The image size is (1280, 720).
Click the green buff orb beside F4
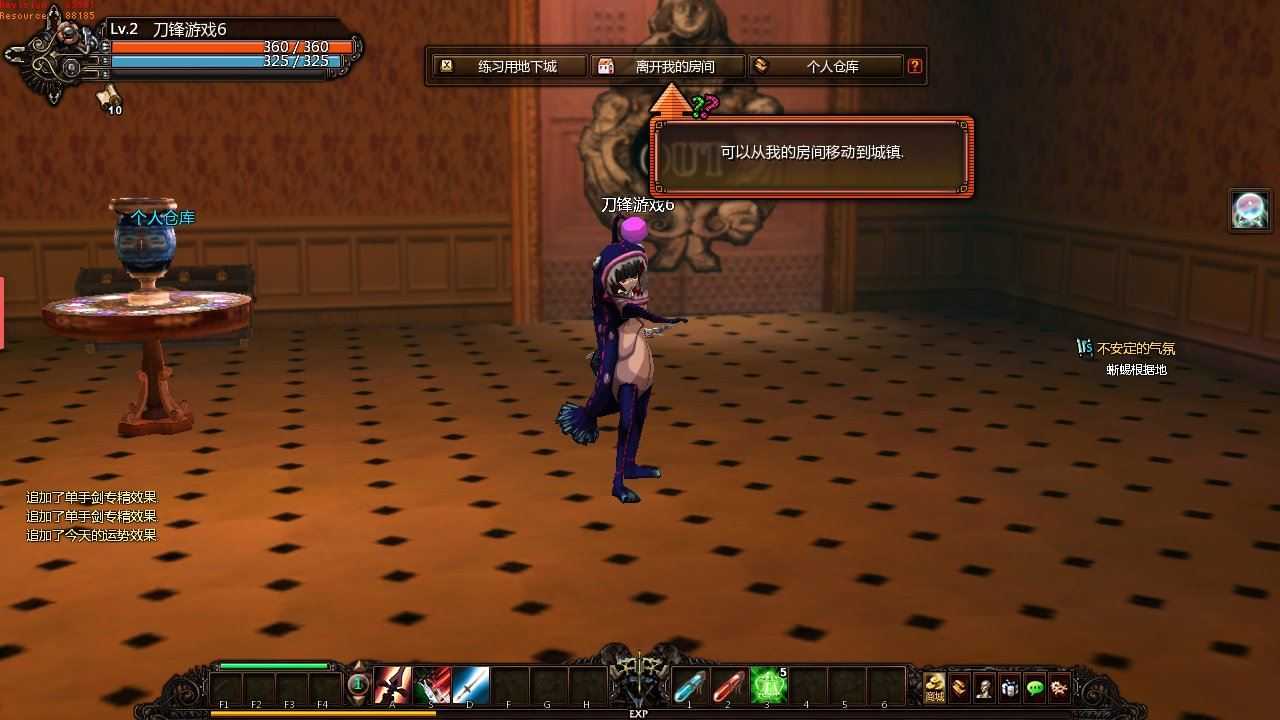point(356,684)
